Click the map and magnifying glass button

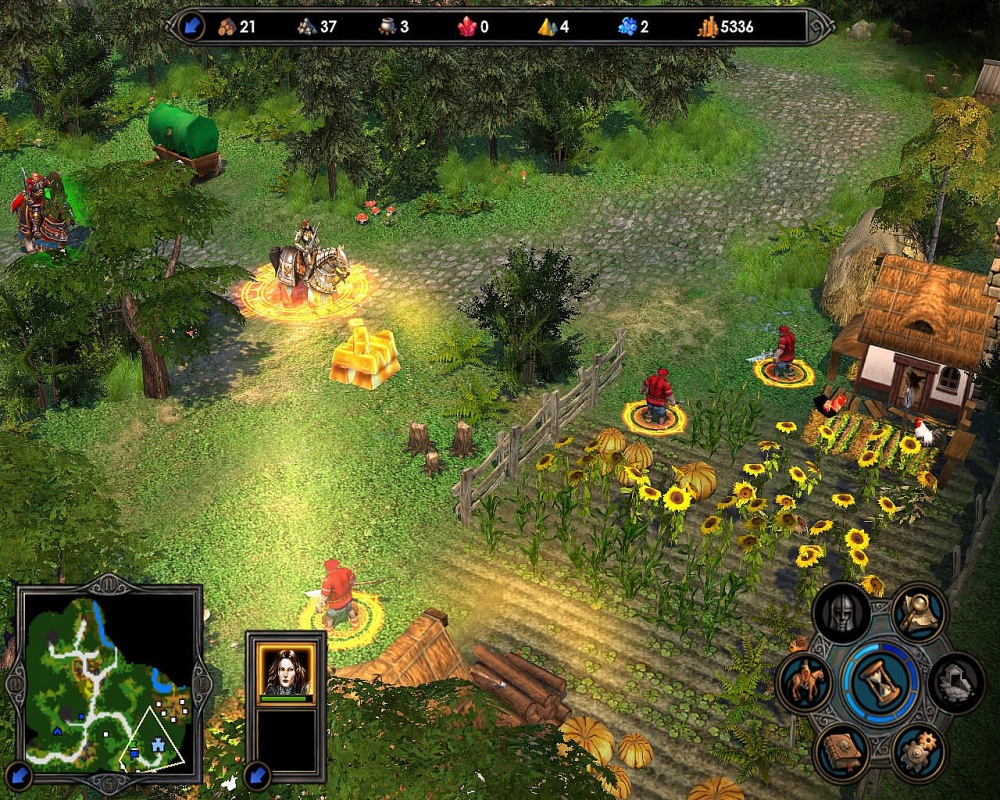[x=919, y=612]
